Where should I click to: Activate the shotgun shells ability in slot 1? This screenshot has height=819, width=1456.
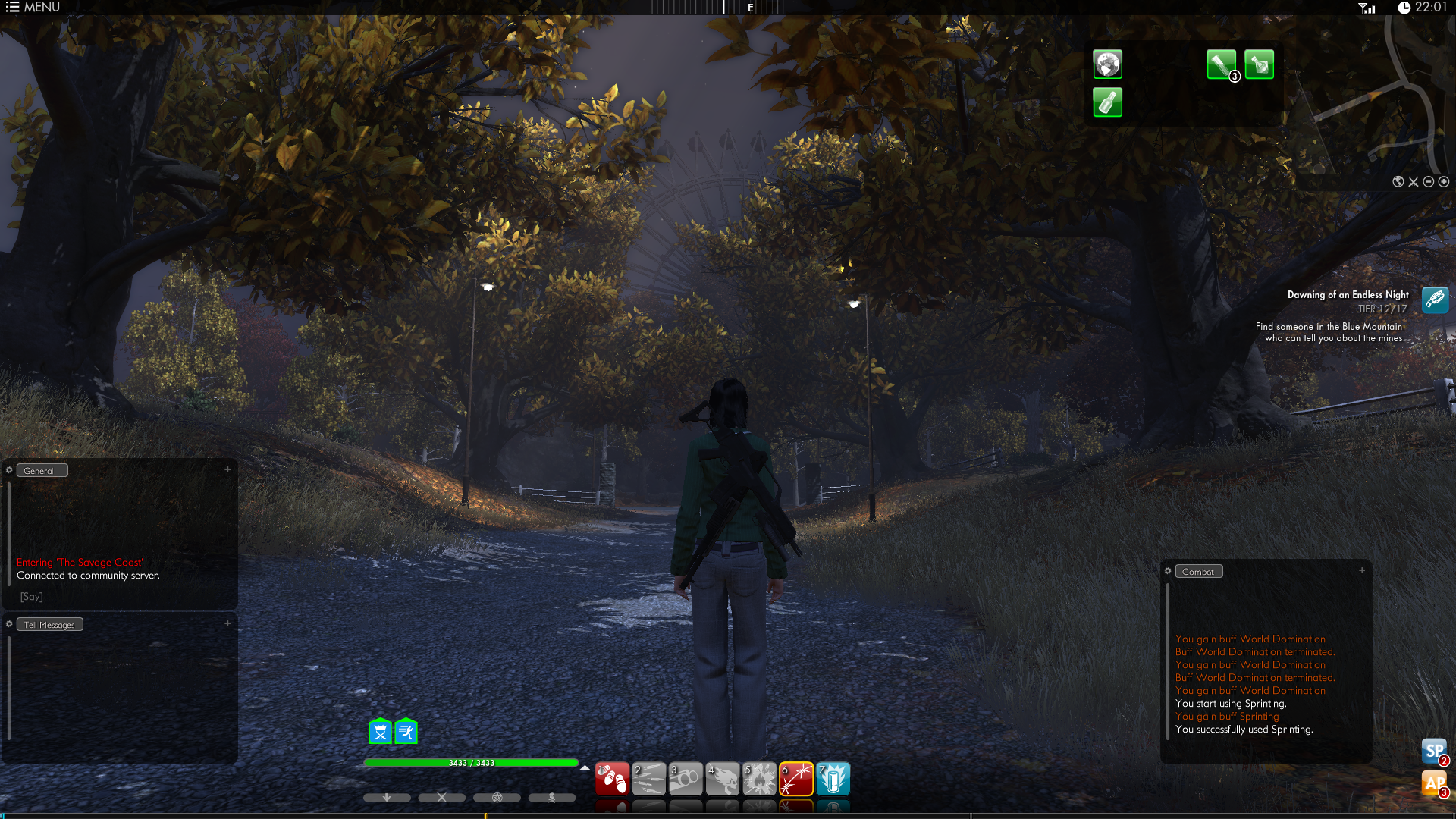[x=612, y=779]
